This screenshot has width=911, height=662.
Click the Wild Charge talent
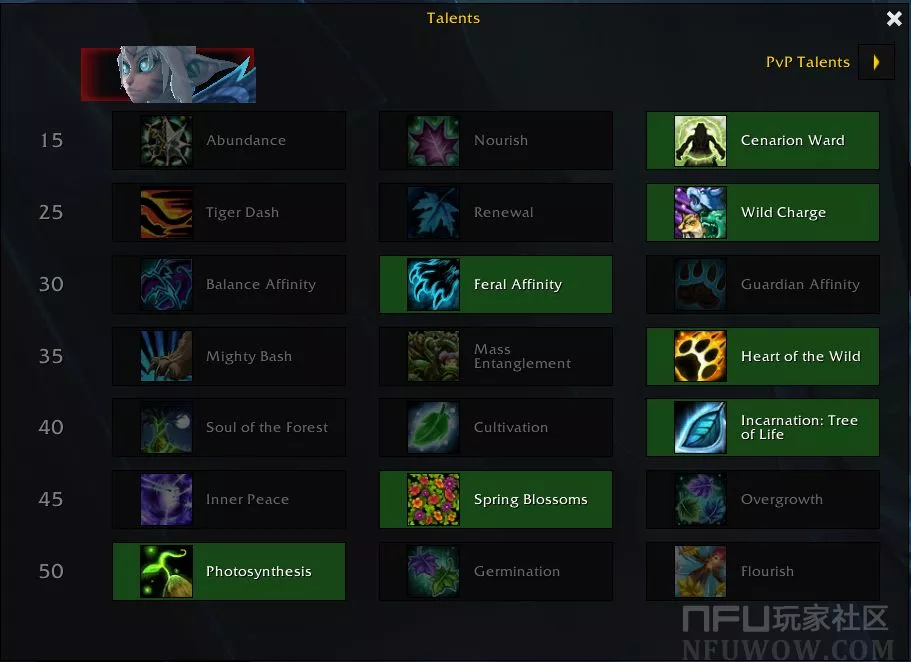pos(763,212)
